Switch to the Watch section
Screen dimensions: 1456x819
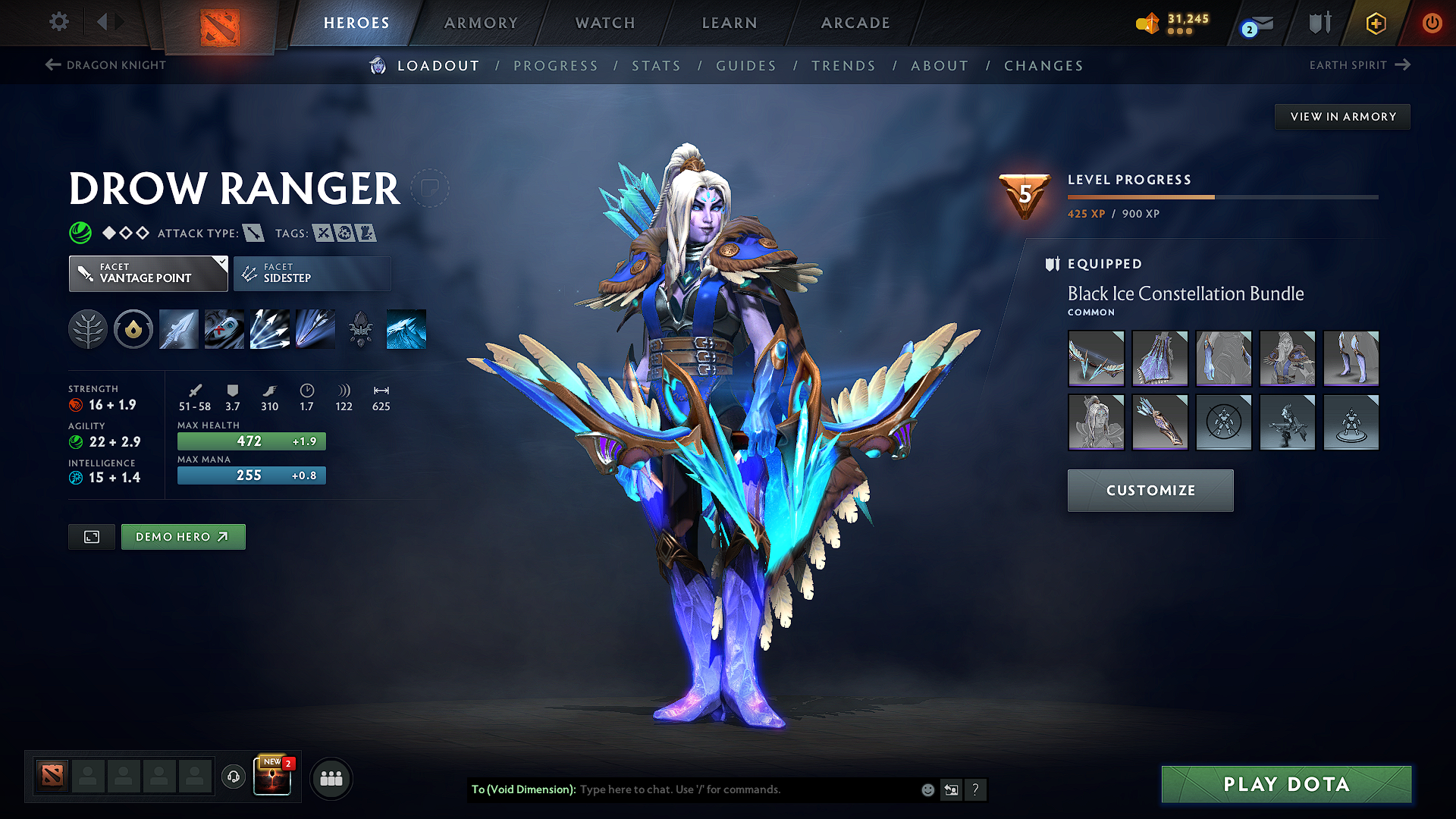[x=605, y=23]
